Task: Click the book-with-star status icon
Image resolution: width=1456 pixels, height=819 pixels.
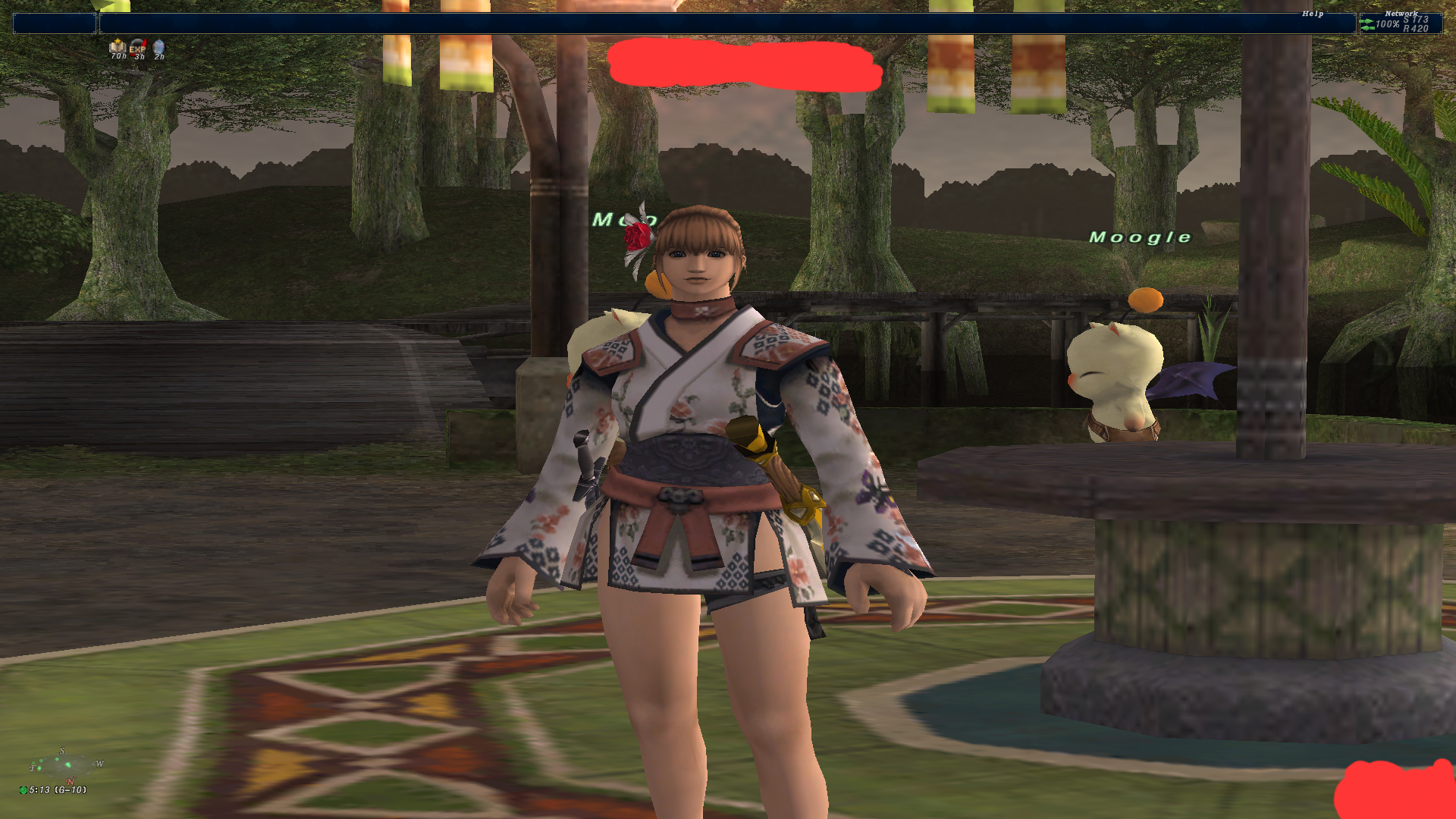Action: tap(118, 47)
